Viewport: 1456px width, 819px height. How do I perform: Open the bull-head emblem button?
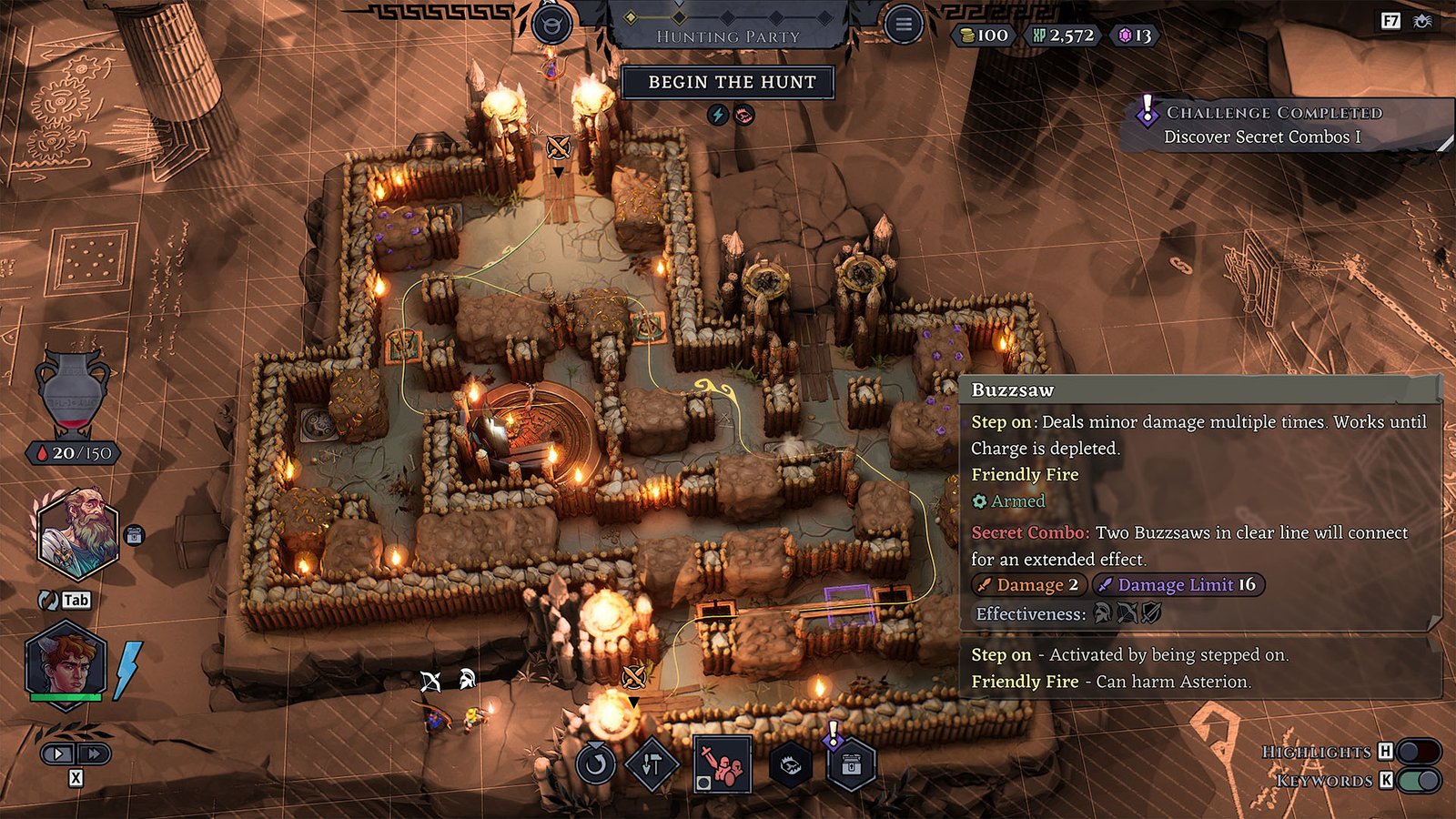[x=551, y=25]
